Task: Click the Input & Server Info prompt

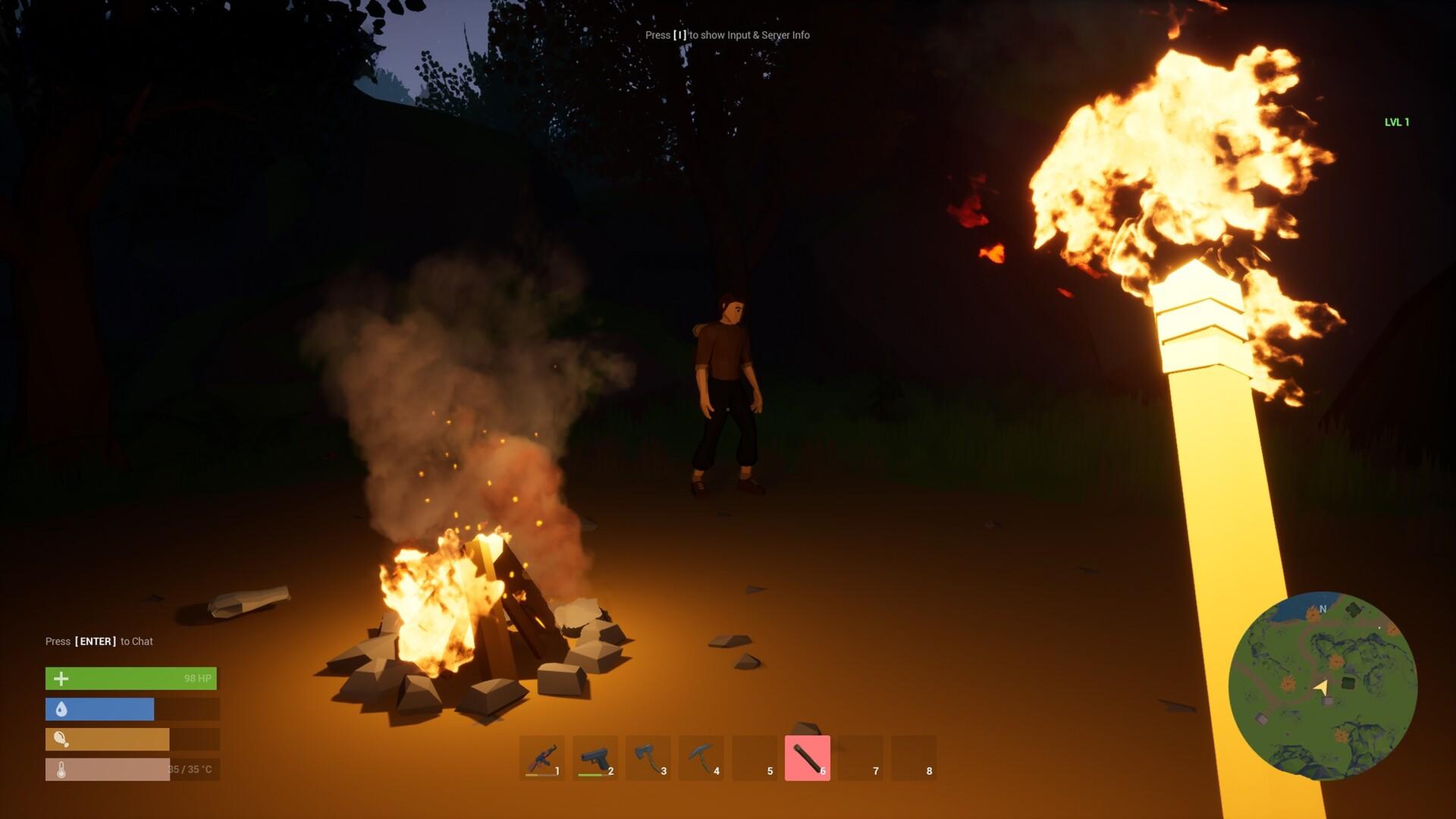Action: click(x=727, y=35)
